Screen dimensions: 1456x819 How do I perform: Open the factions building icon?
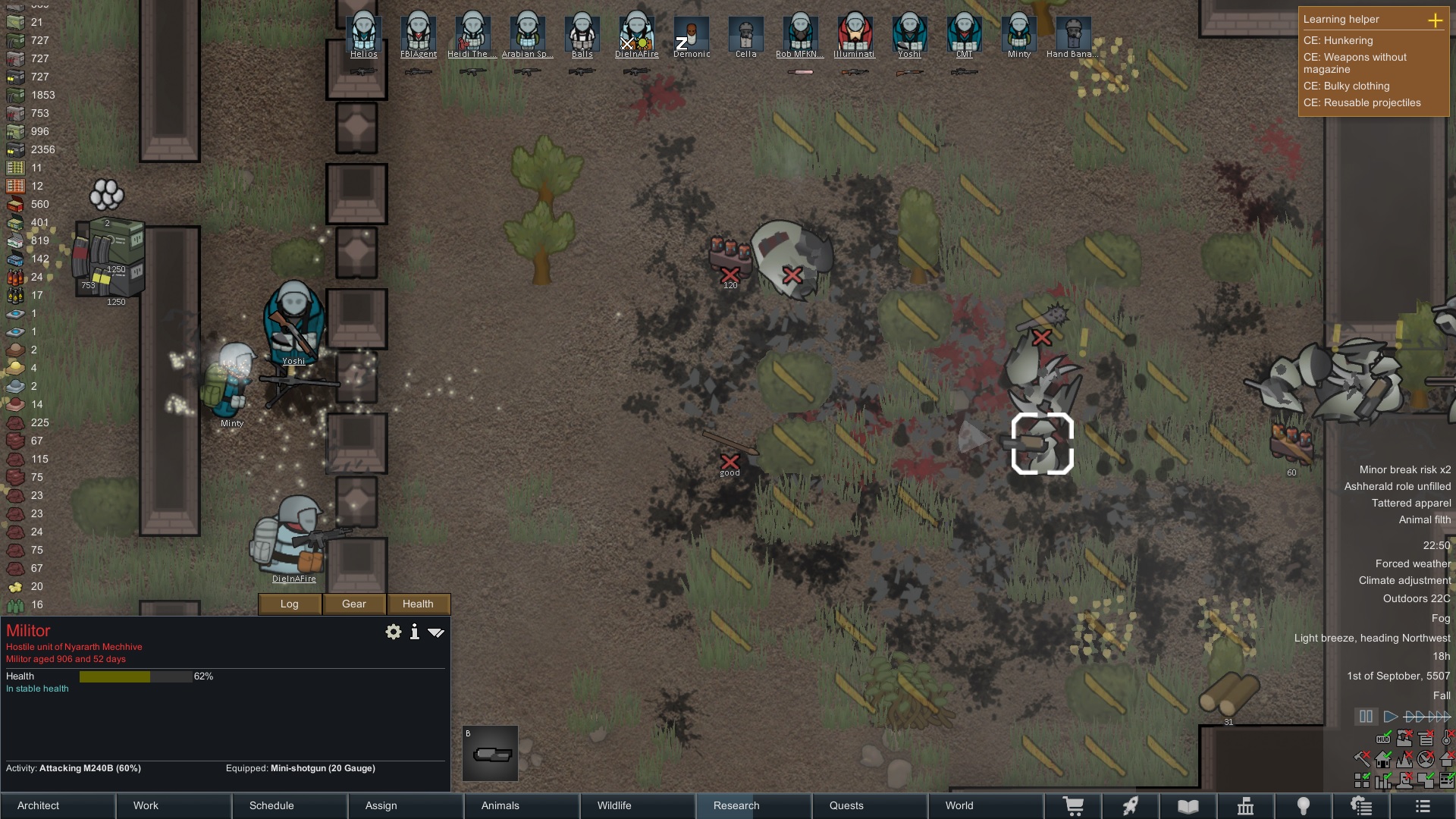[1246, 806]
